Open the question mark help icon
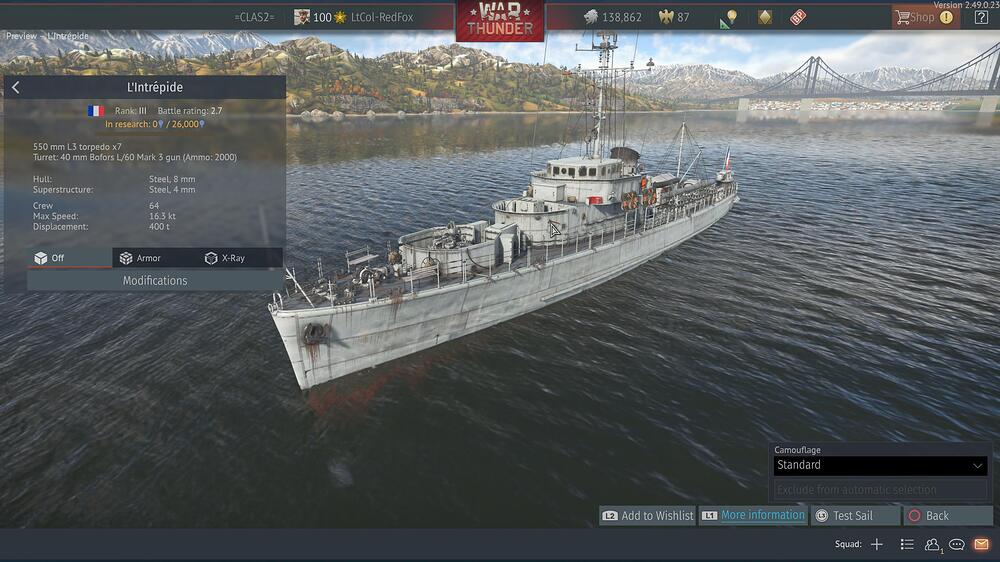Image resolution: width=1000 pixels, height=562 pixels. [981, 17]
